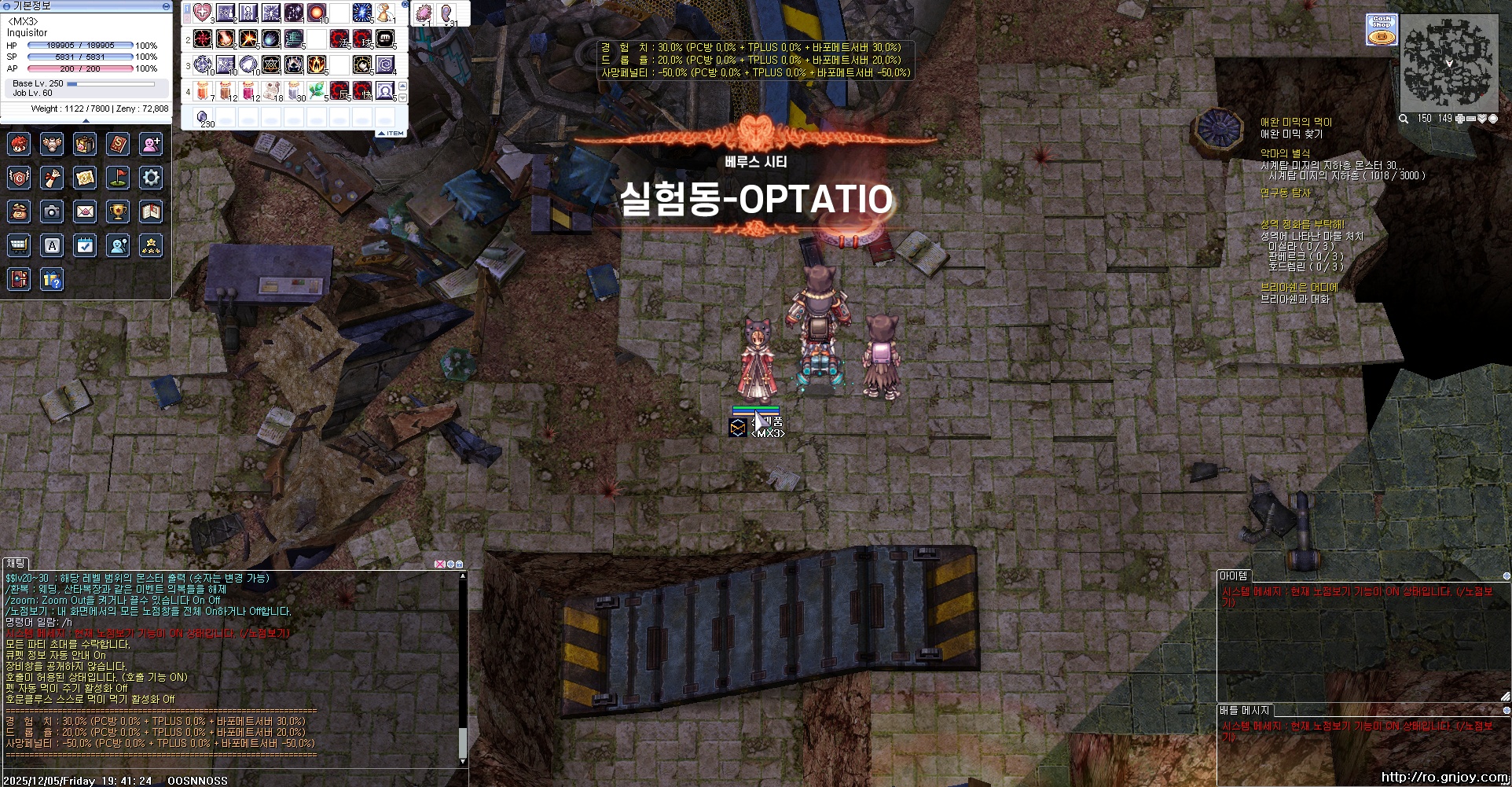
Task: Open the achievement trophy icon
Action: pos(118,211)
